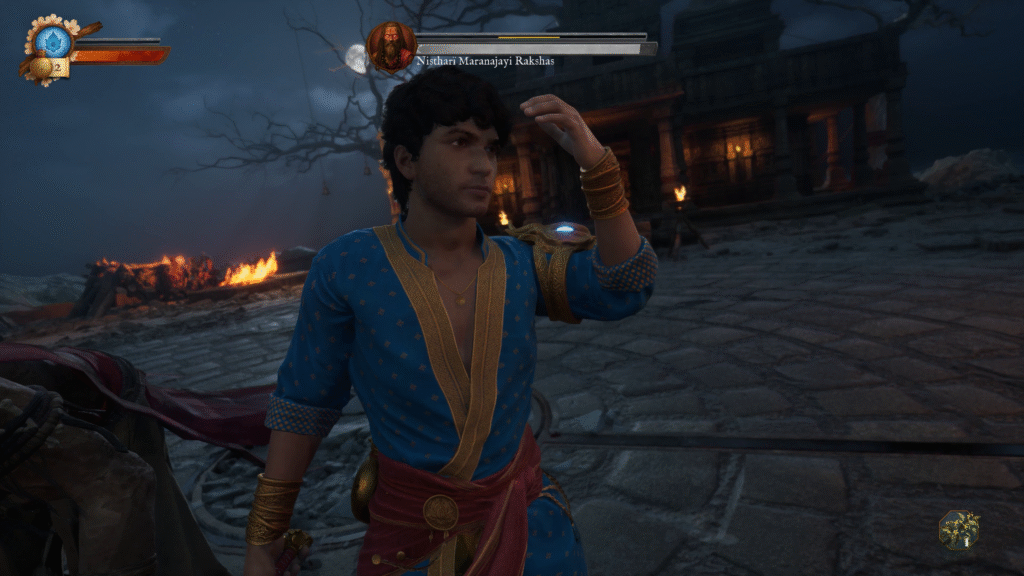Activate the golden octagonal ability icon
The image size is (1024, 576).
959,530
